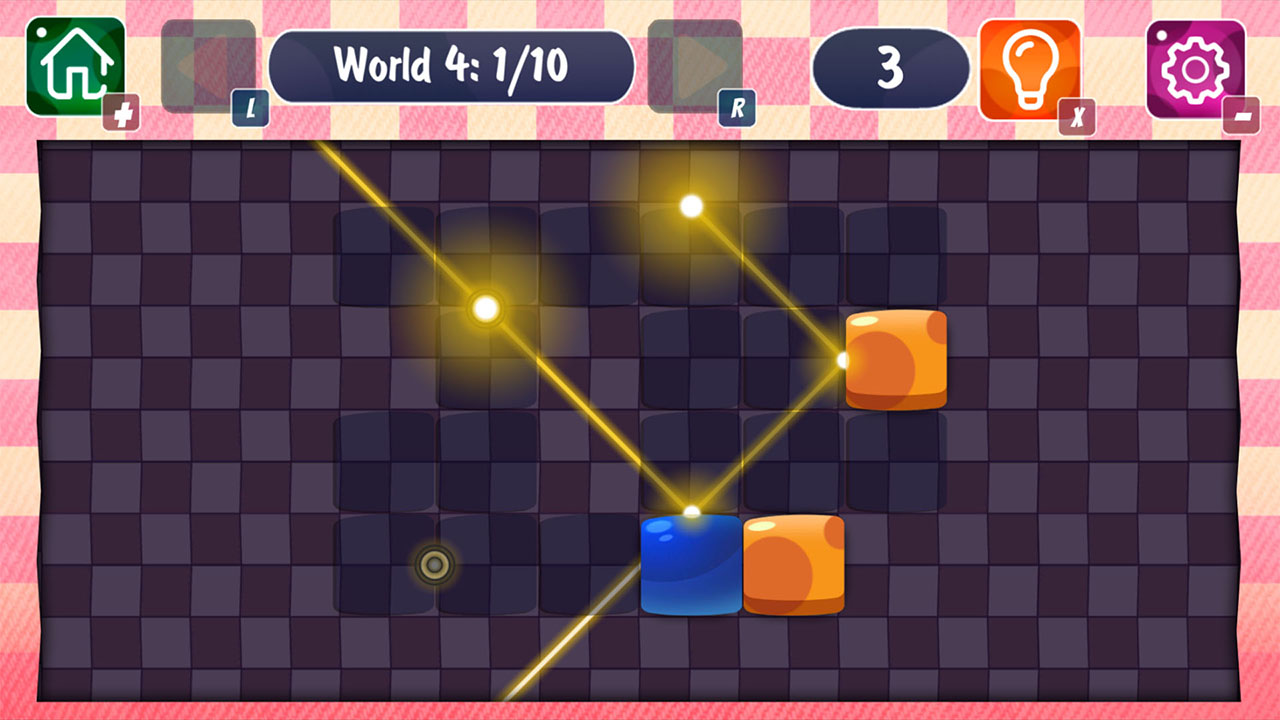Click the green home icon to exit level
Viewport: 1280px width, 720px height.
[75, 65]
